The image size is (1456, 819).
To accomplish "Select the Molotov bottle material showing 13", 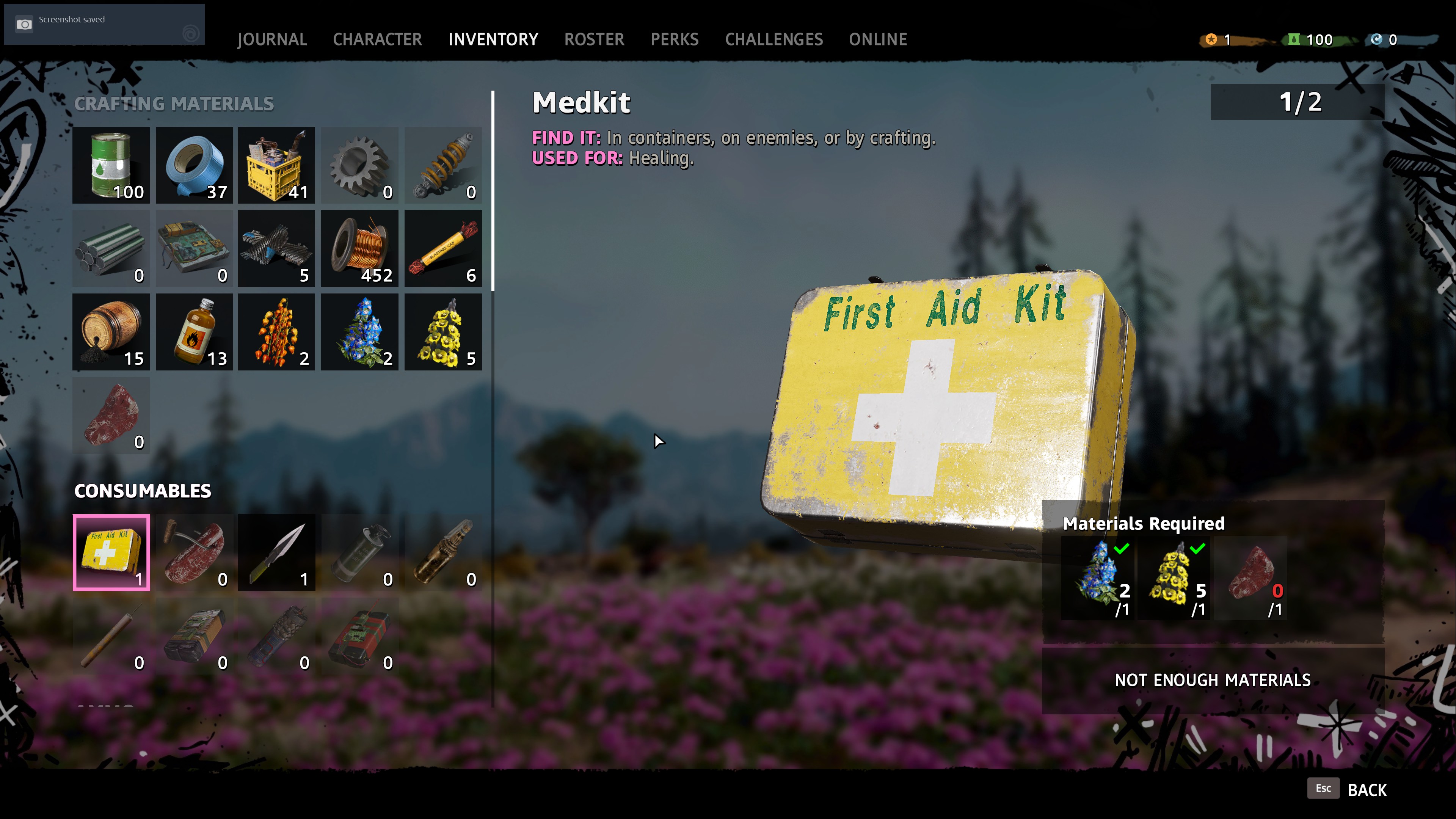I will pos(194,332).
